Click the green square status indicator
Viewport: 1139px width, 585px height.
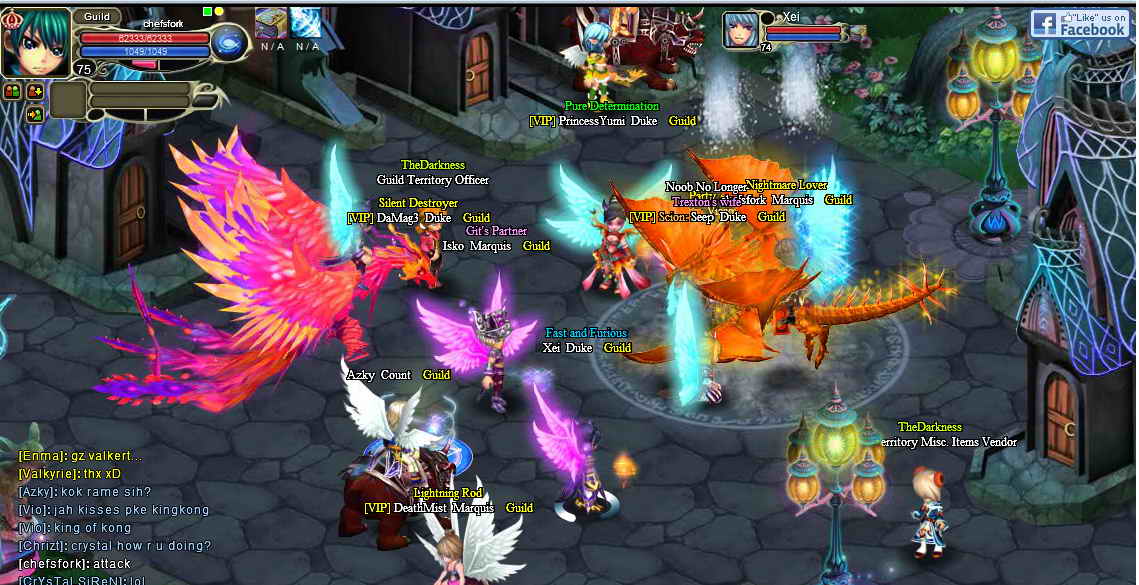point(207,11)
